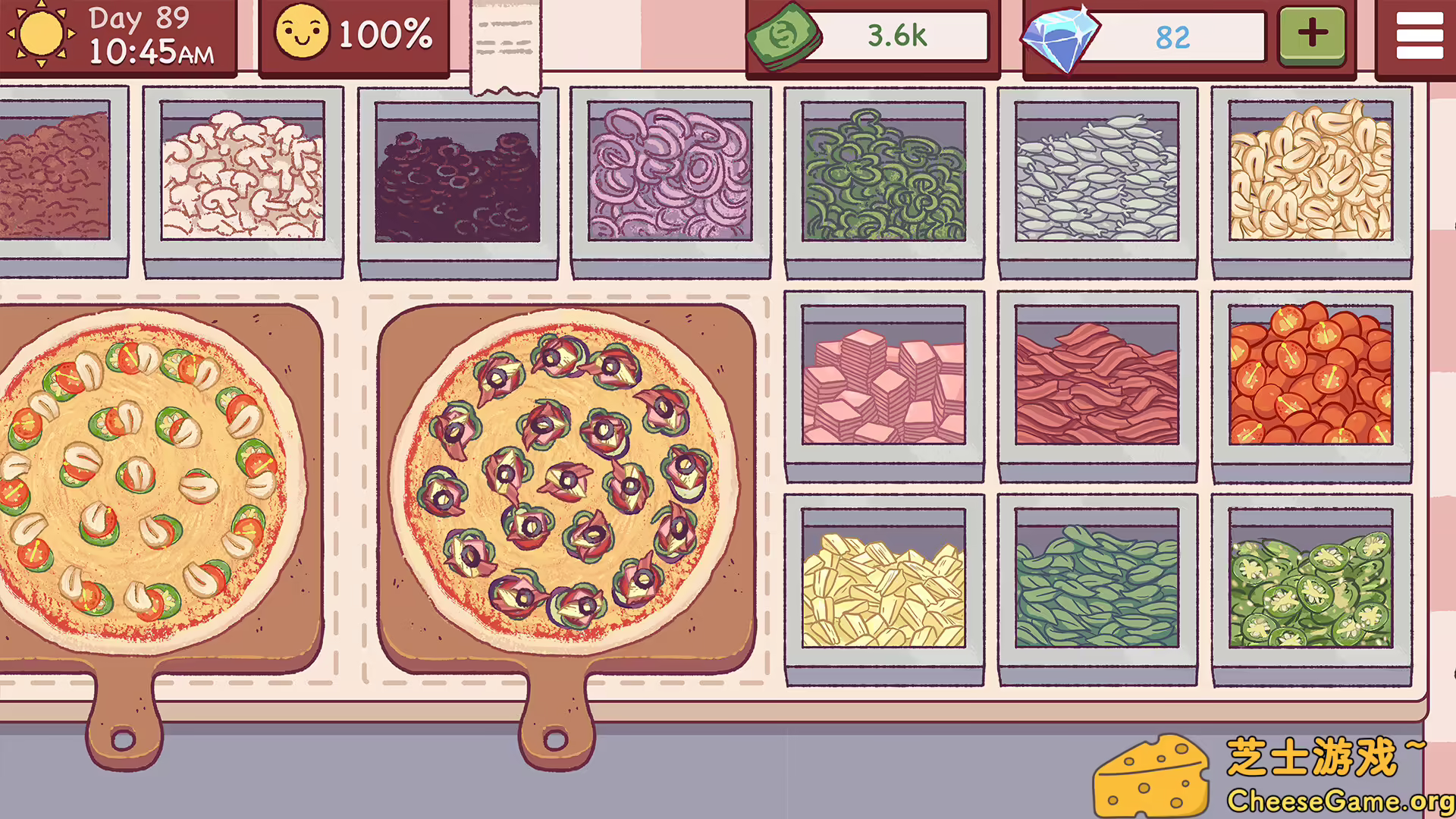Click the money counter showing 3.6k
Image resolution: width=1456 pixels, height=819 pixels.
click(x=868, y=34)
